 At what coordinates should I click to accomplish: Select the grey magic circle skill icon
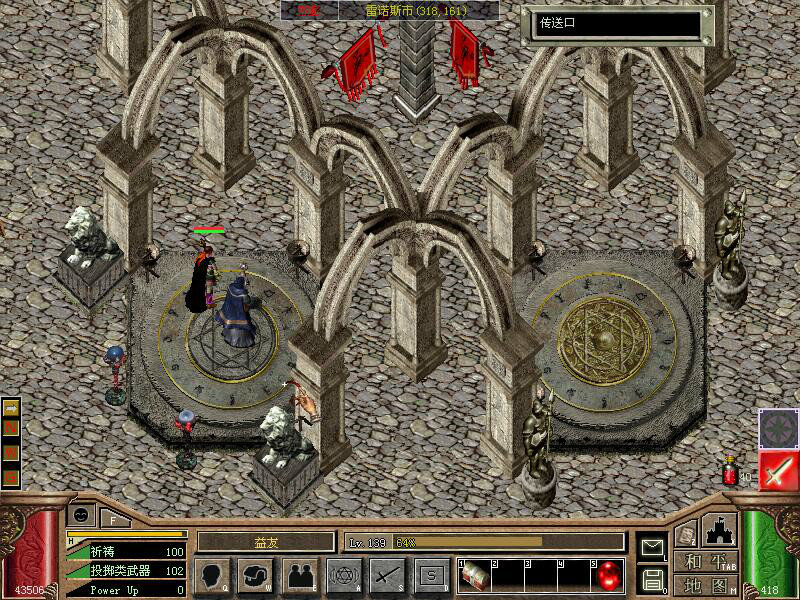(777, 428)
